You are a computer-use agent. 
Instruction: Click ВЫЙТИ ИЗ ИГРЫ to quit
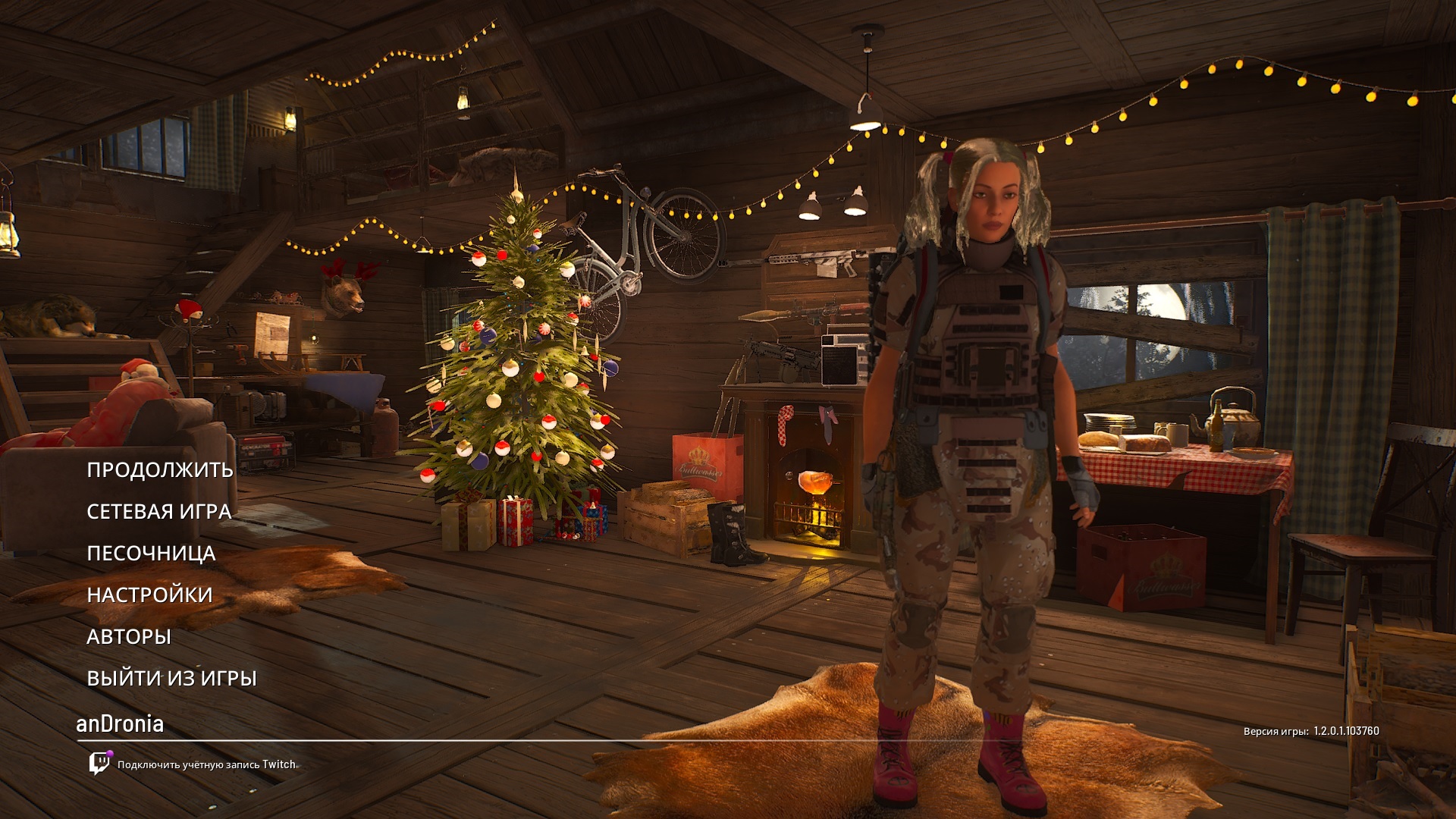tap(171, 679)
